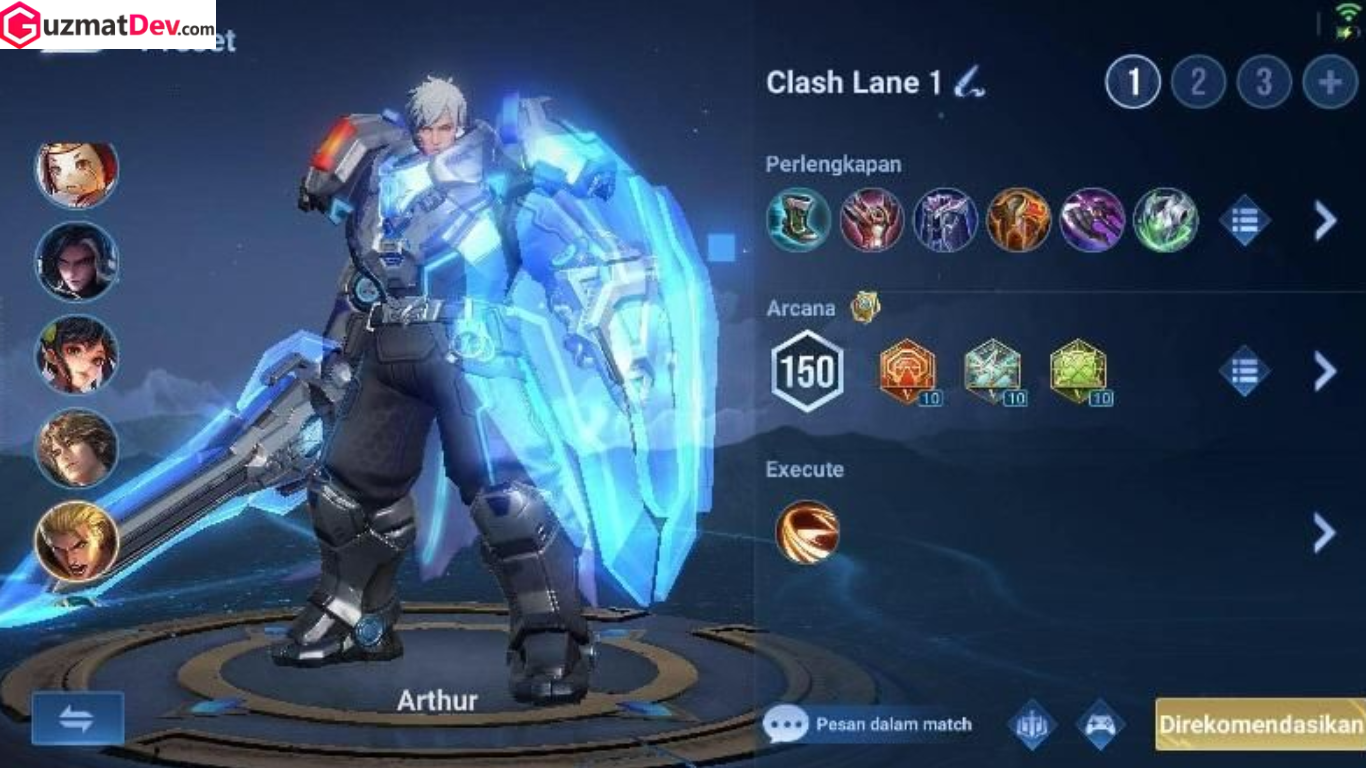Screen dimensions: 1366x768
Task: Open the green shard equipment item
Action: [1164, 220]
